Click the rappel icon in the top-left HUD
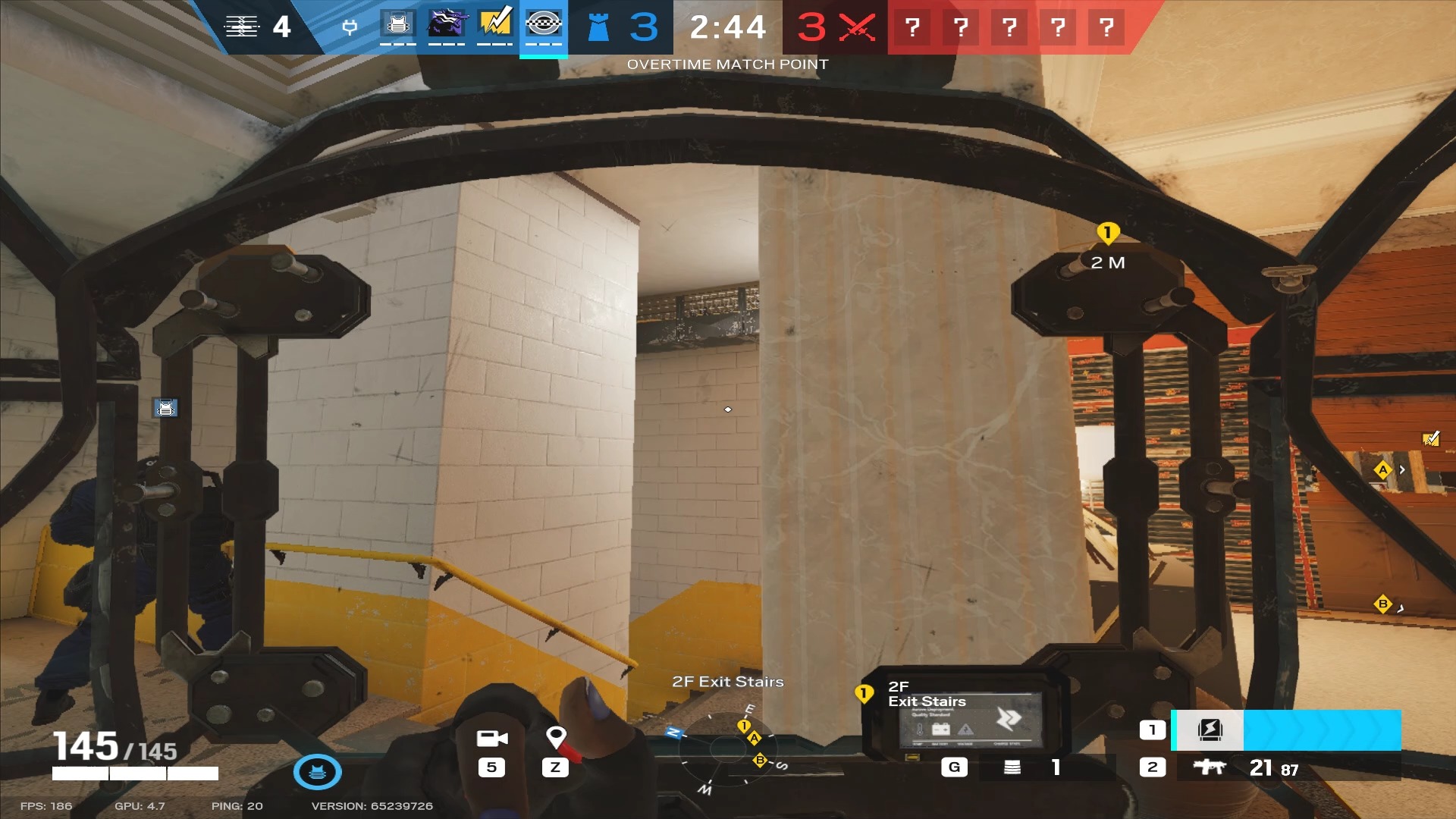The width and height of the screenshot is (1456, 819). click(x=243, y=27)
